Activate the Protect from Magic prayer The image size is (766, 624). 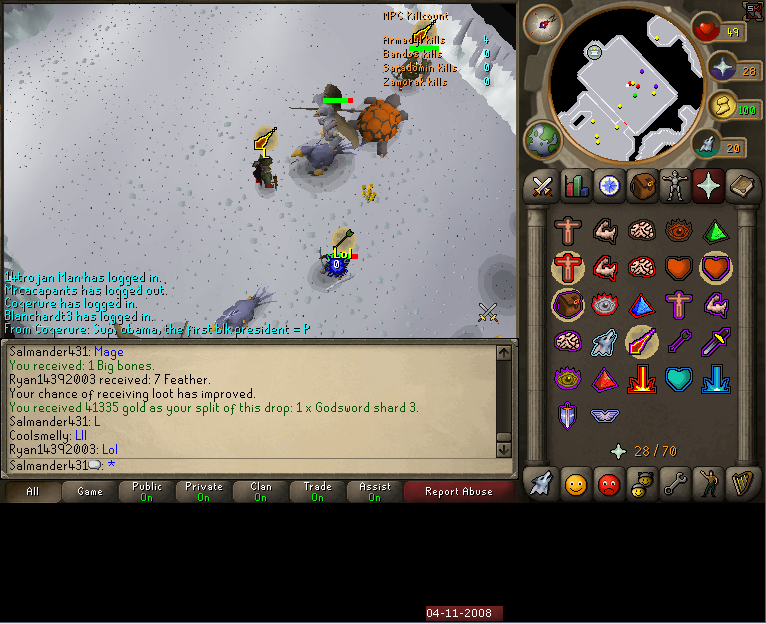tap(640, 342)
